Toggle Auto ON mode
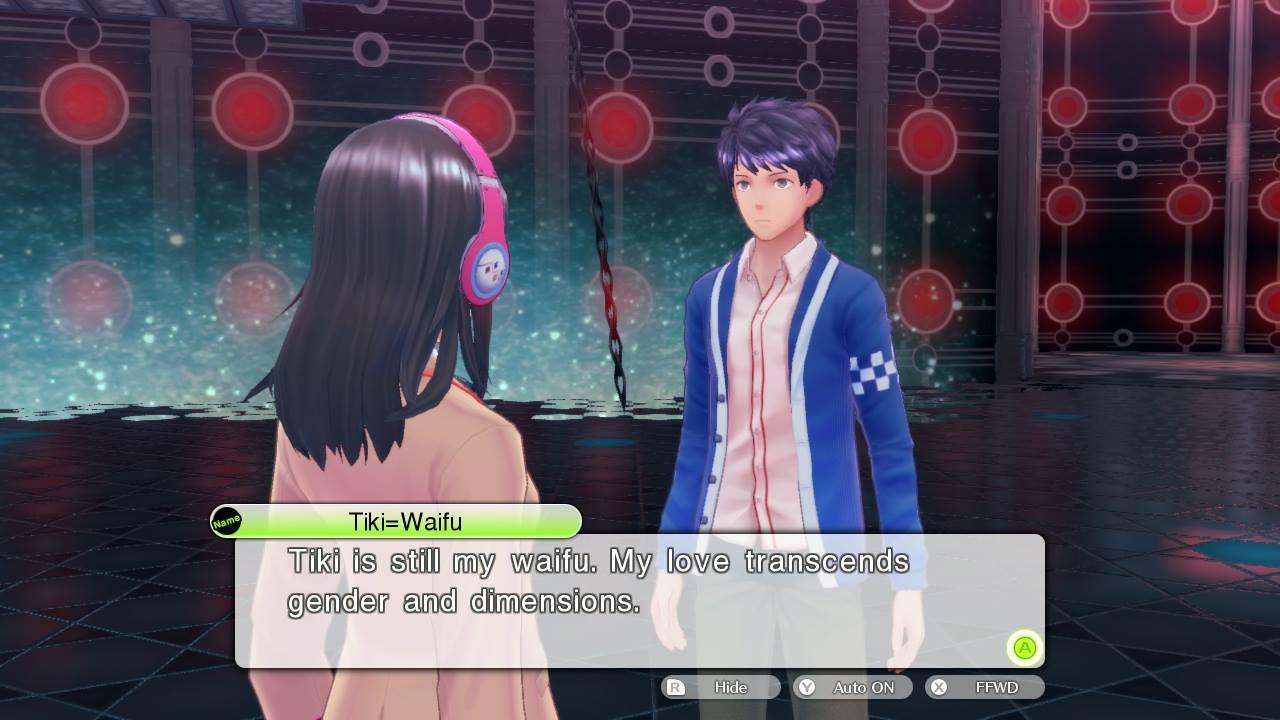1280x720 pixels. point(851,687)
